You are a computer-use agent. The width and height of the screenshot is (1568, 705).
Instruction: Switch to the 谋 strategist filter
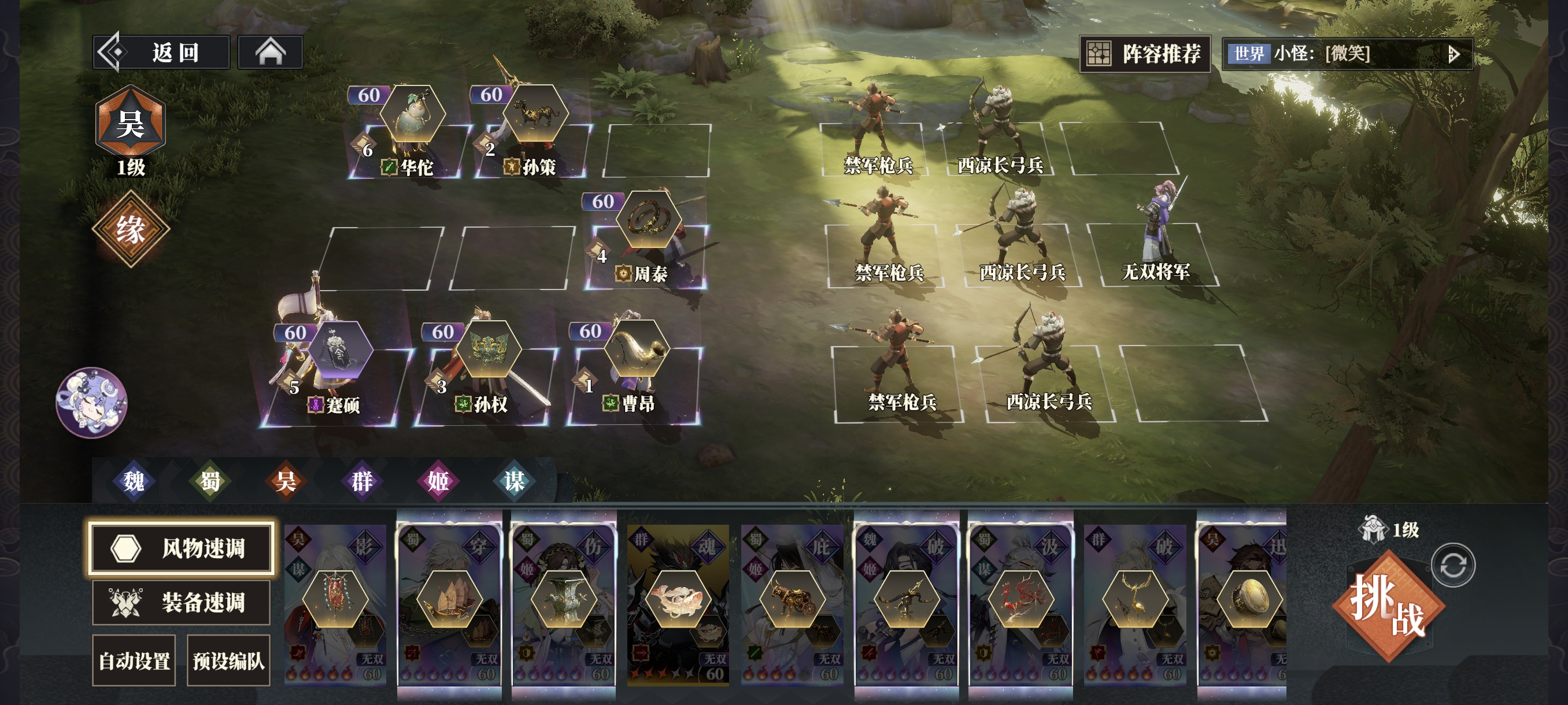pos(514,481)
